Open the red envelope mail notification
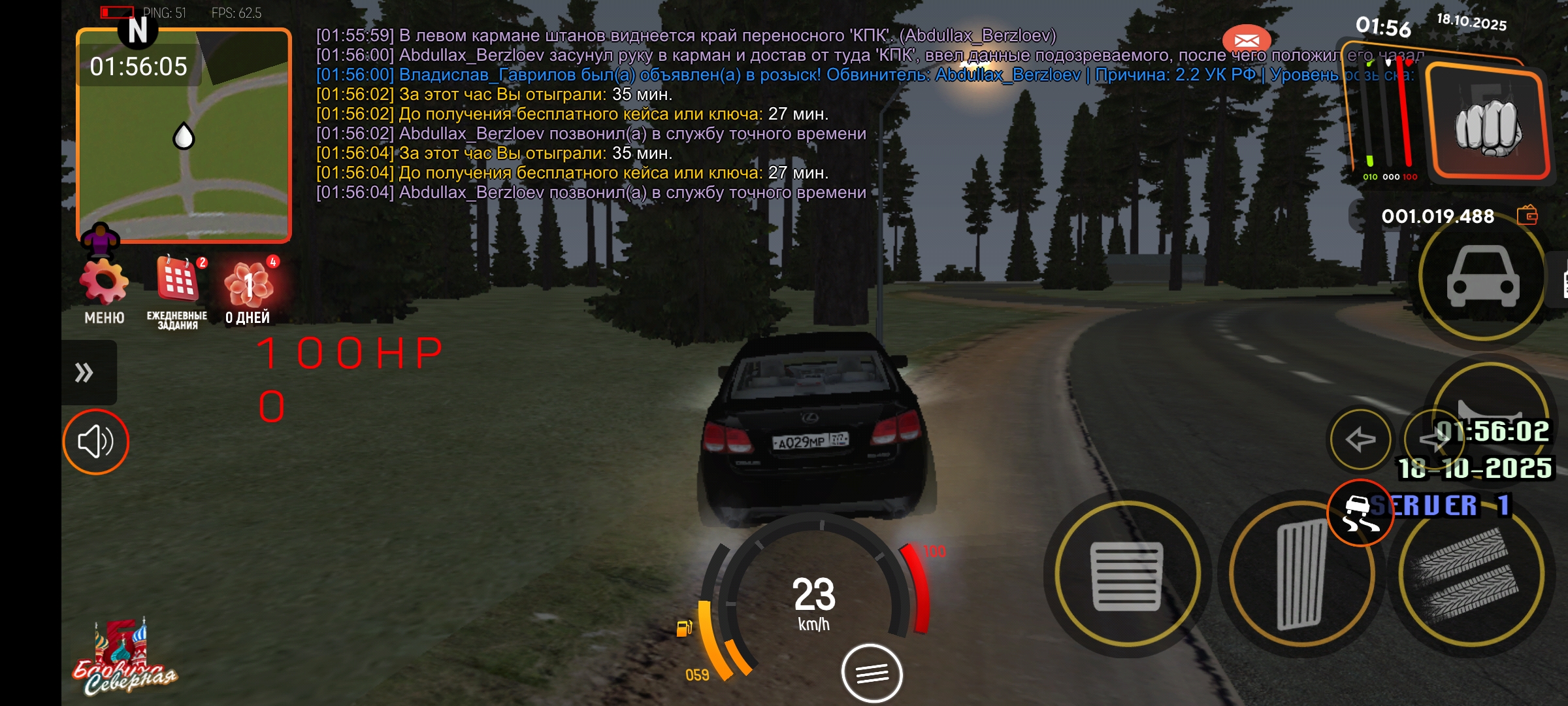This screenshot has width=1568, height=706. pos(1246,41)
